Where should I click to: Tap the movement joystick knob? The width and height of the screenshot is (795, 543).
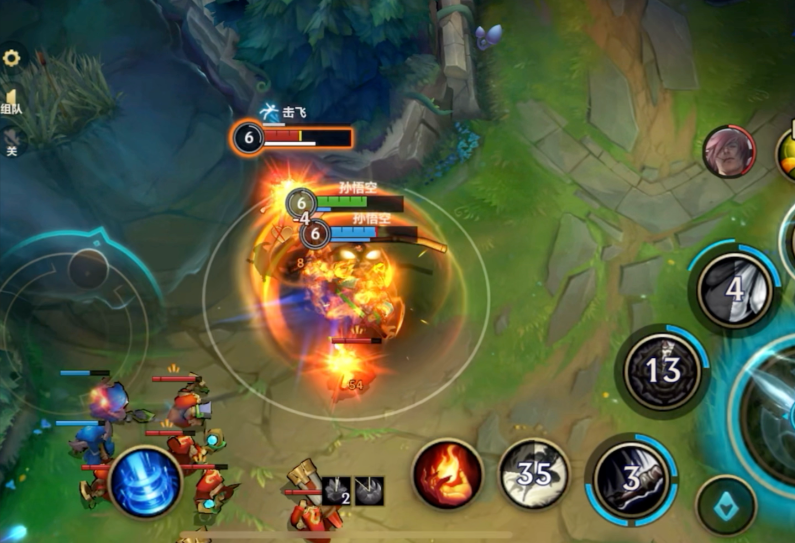click(88, 270)
